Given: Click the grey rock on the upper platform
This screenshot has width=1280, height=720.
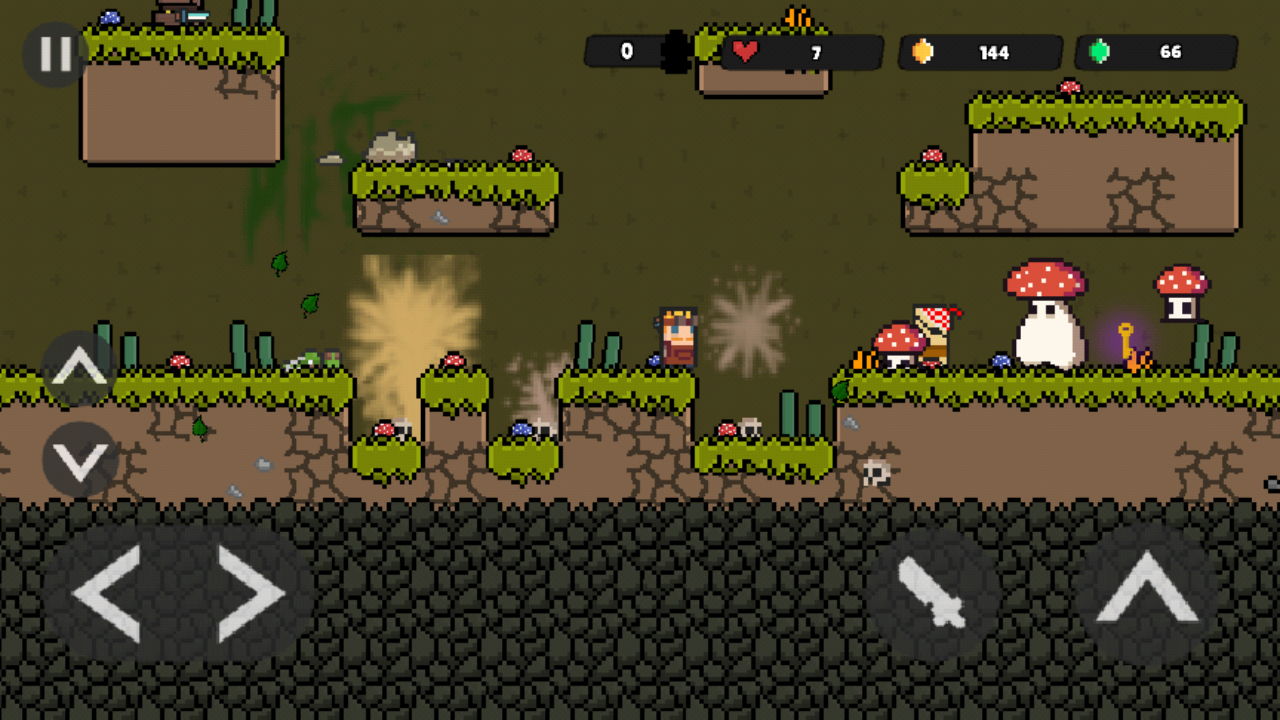Looking at the screenshot, I should pos(390,143).
